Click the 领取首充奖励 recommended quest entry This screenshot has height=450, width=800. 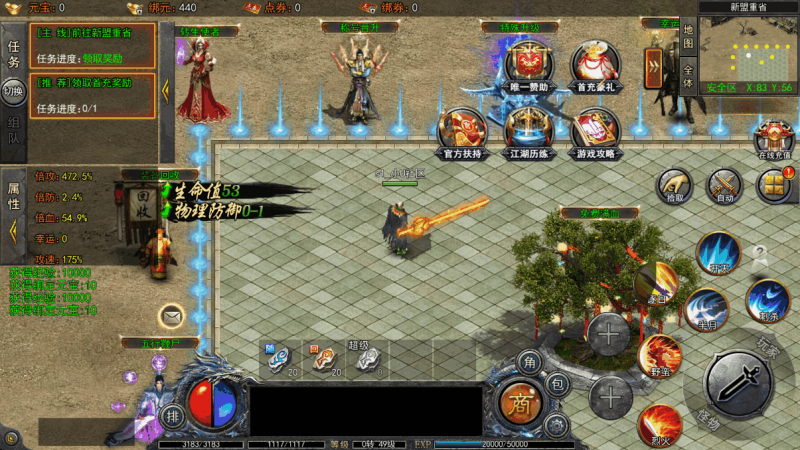click(x=92, y=96)
